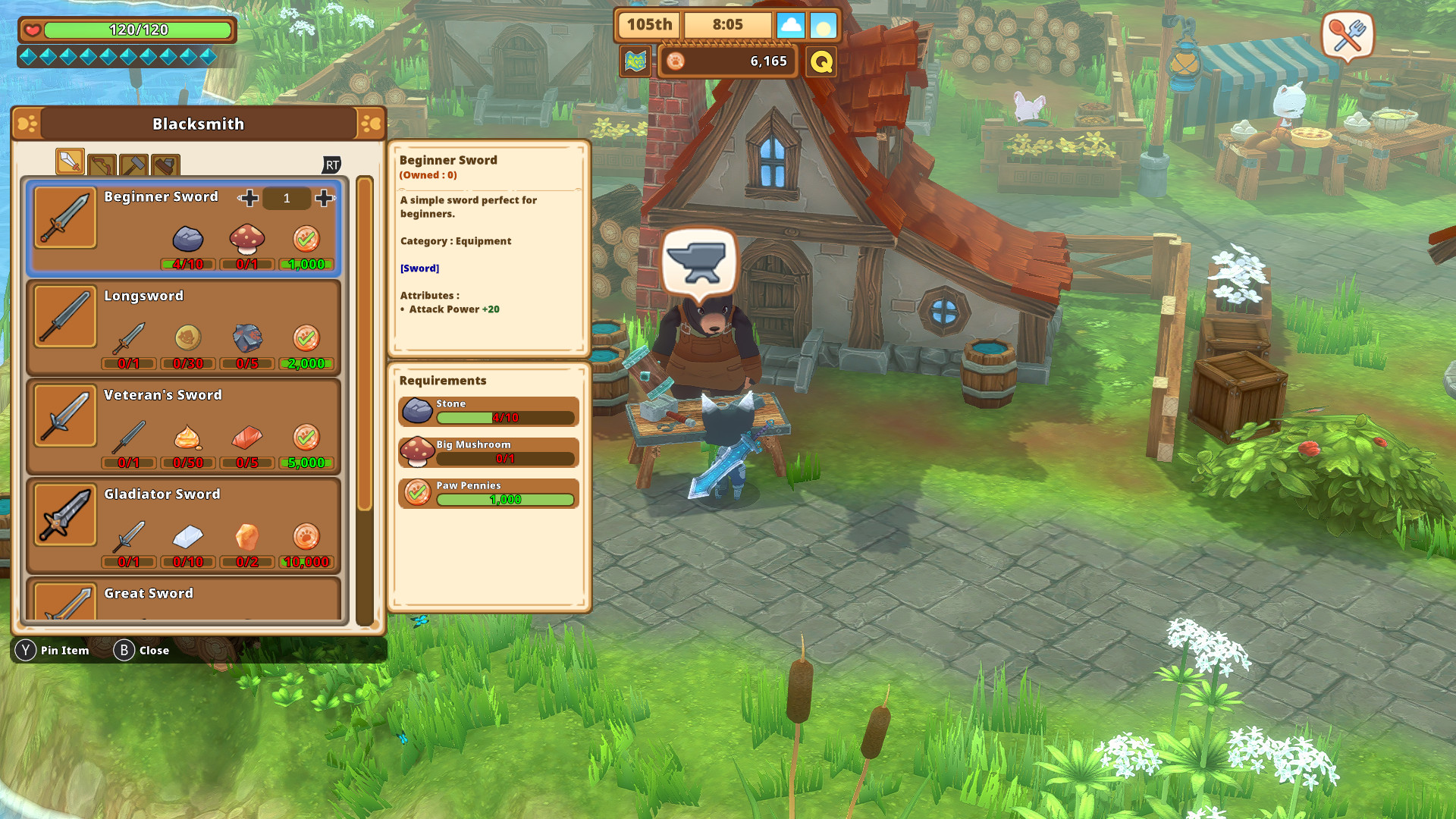The image size is (1456, 819).
Task: Increase Beginner Sword craft quantity with plus
Action: point(325,198)
